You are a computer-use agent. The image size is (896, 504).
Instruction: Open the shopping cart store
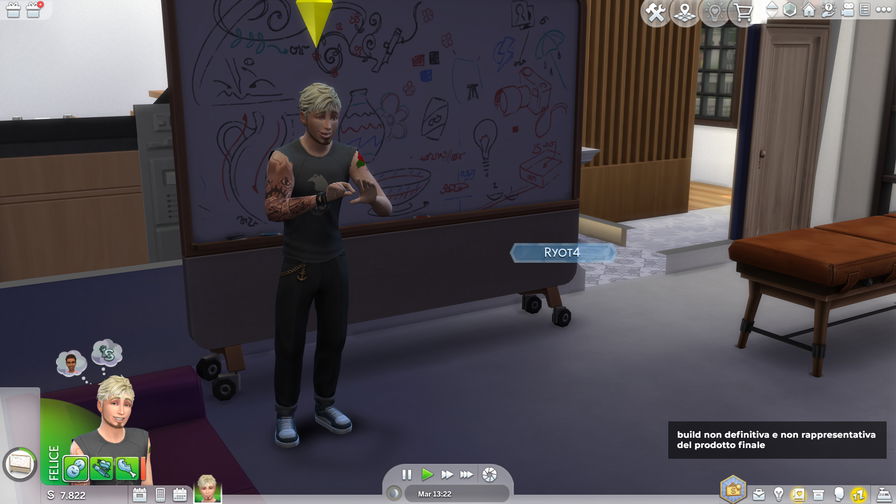743,13
